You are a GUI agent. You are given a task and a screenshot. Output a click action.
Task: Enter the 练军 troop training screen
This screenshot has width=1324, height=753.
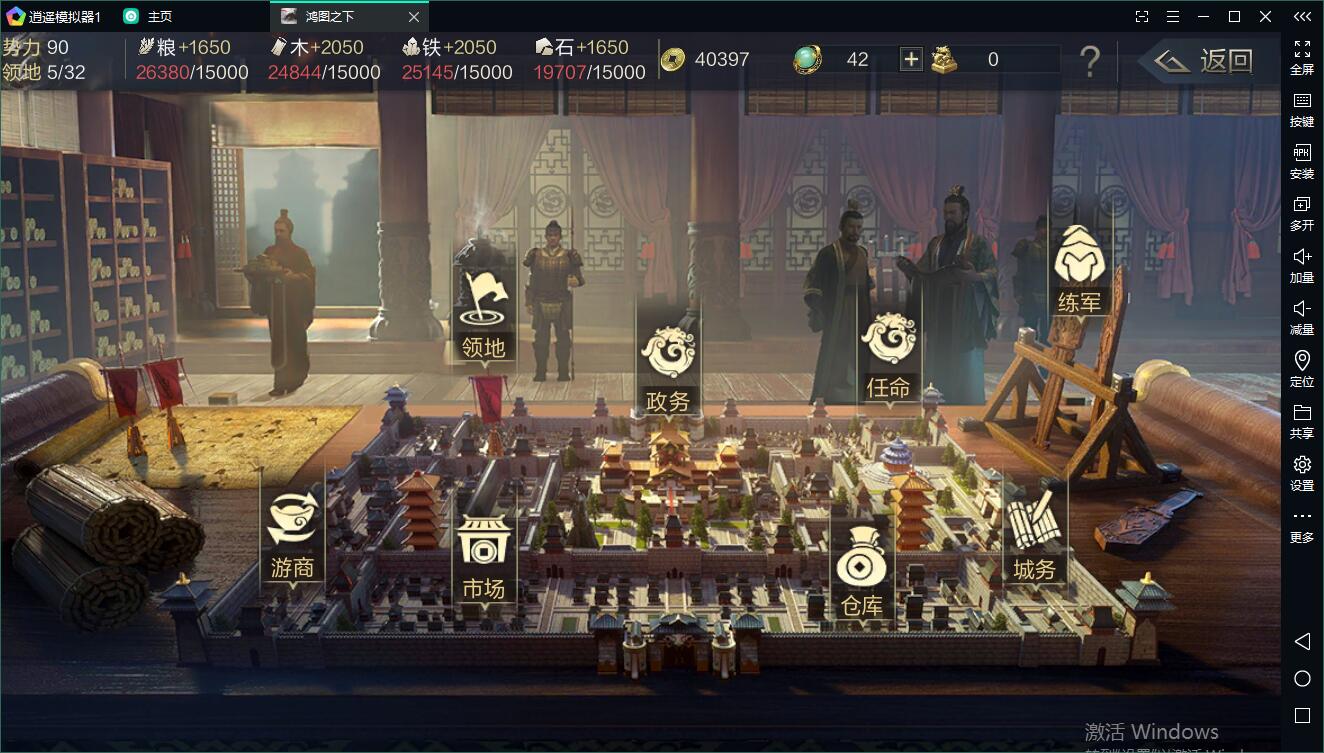tap(1079, 267)
